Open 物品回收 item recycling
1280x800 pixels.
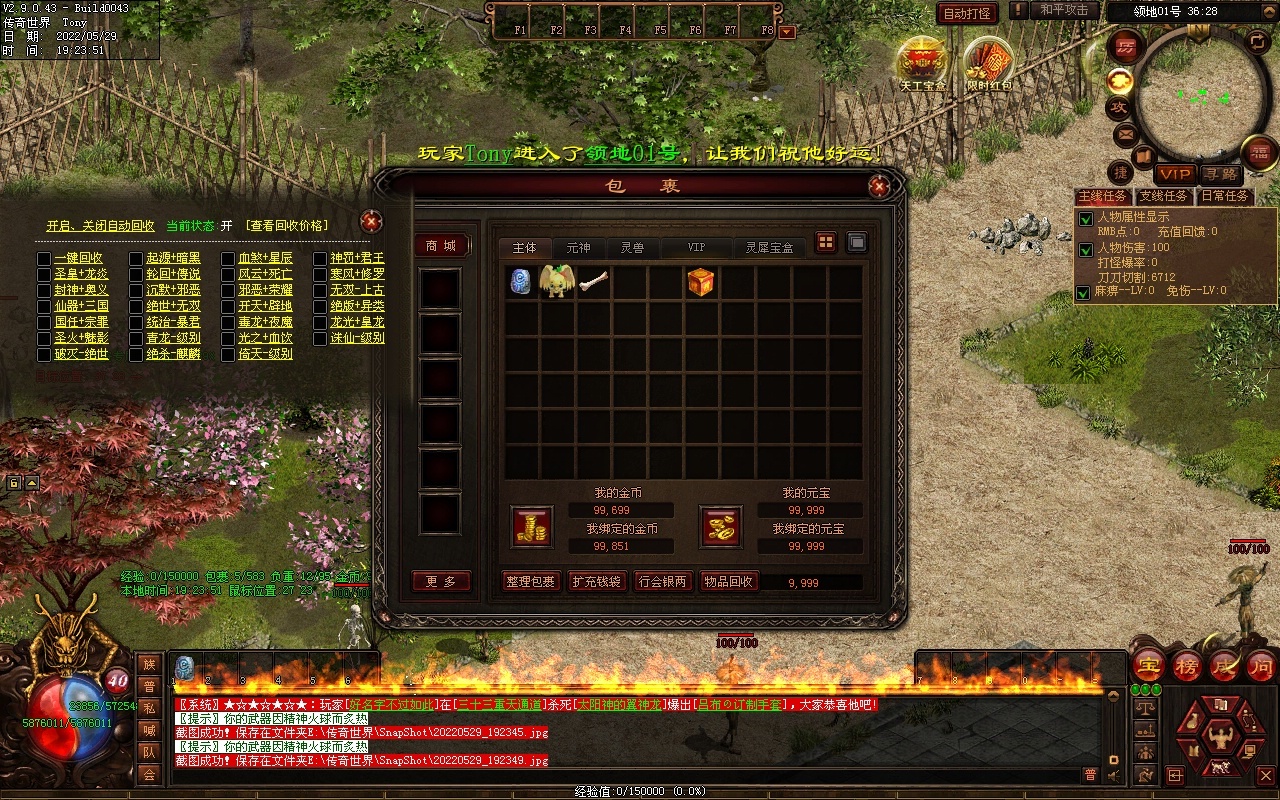[728, 581]
